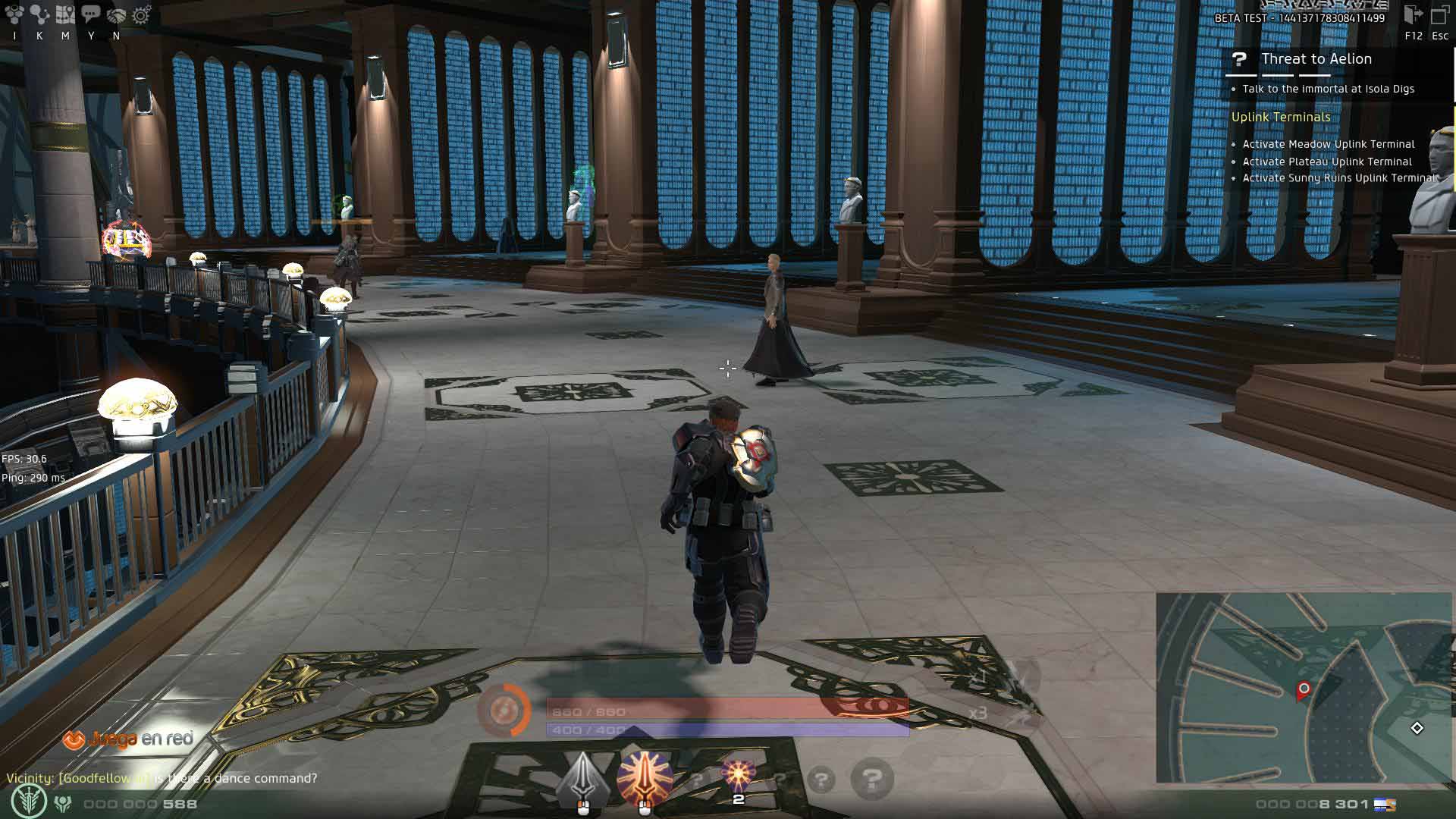The width and height of the screenshot is (1456, 819).
Task: Open the chat speech bubble icon
Action: tap(91, 14)
